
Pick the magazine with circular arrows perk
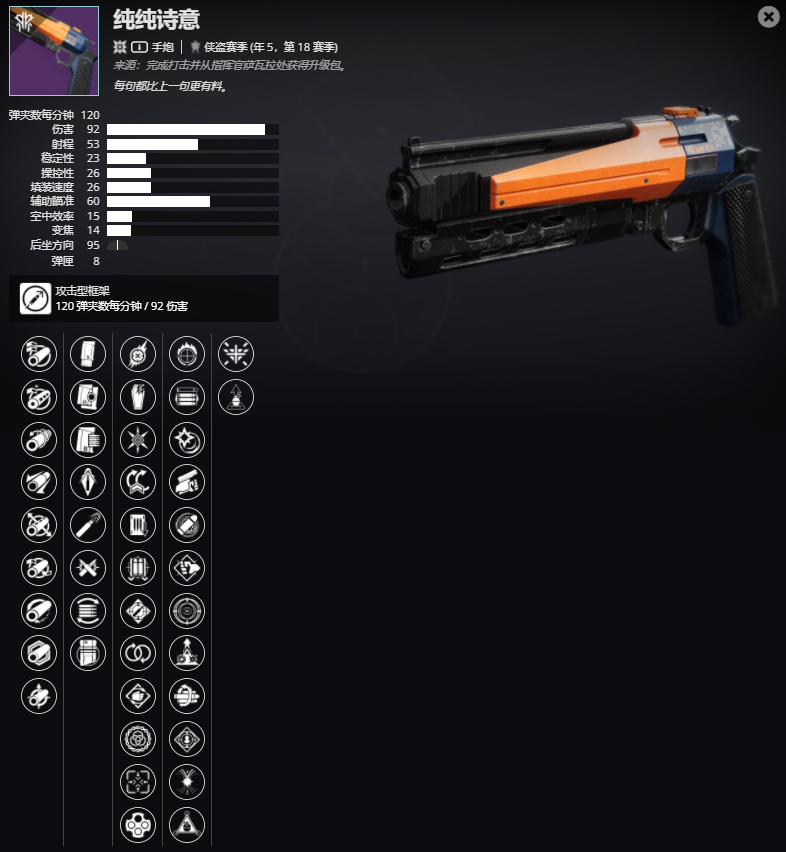(88, 610)
